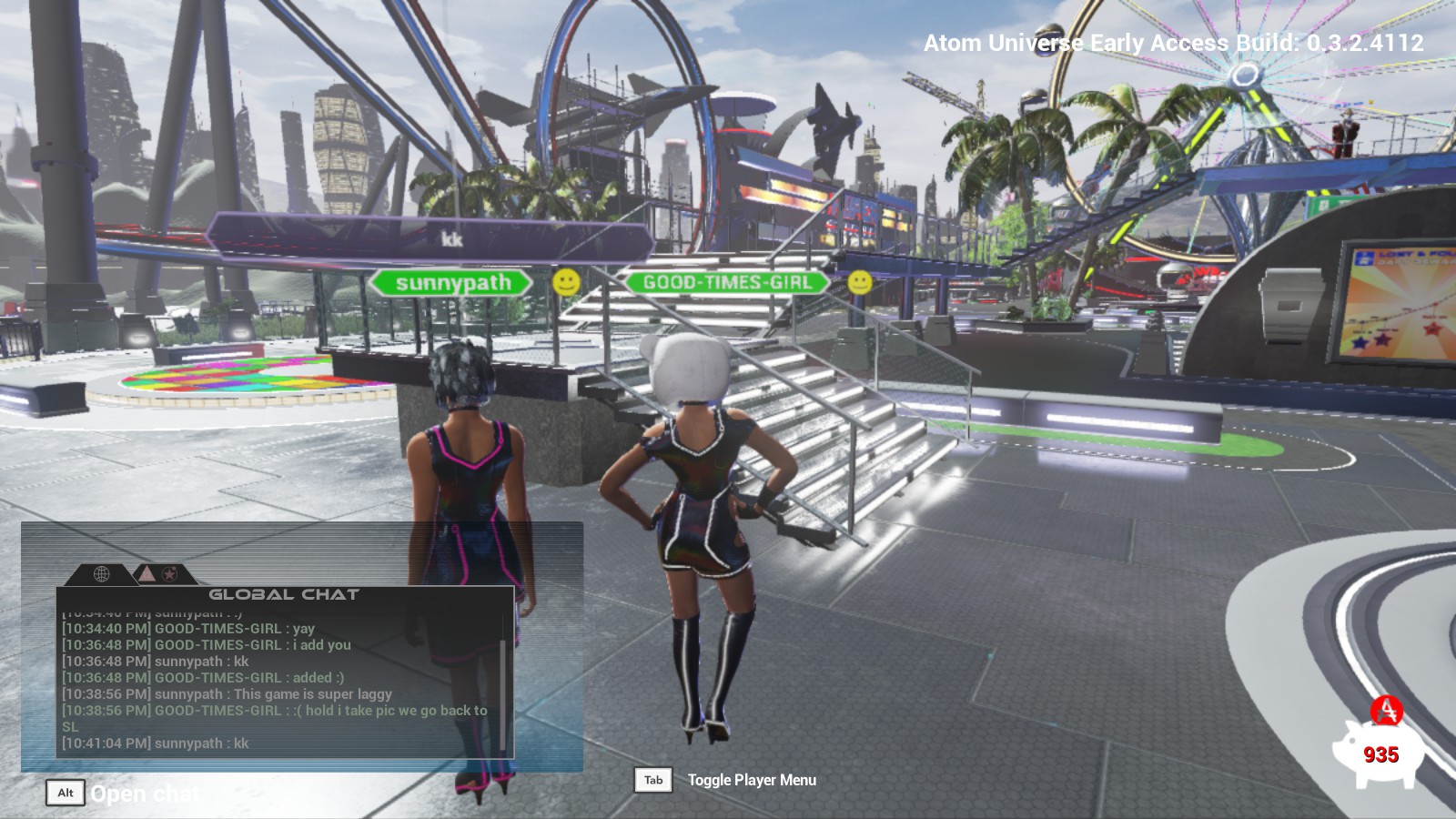Click the smiley icon beside sunnypath
Image resolution: width=1456 pixels, height=819 pixels.
pyautogui.click(x=566, y=282)
